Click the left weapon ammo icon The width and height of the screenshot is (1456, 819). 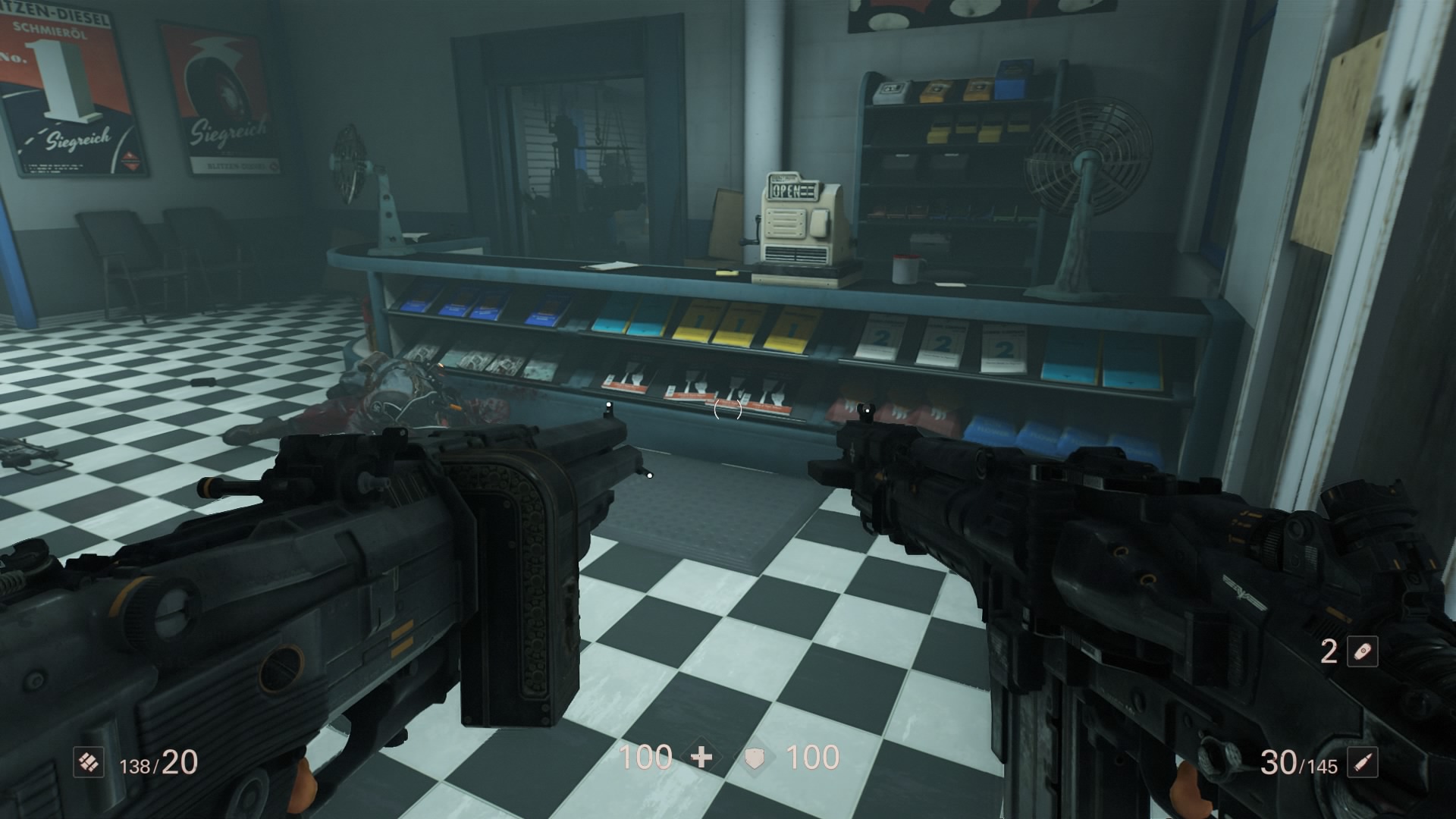(x=89, y=763)
